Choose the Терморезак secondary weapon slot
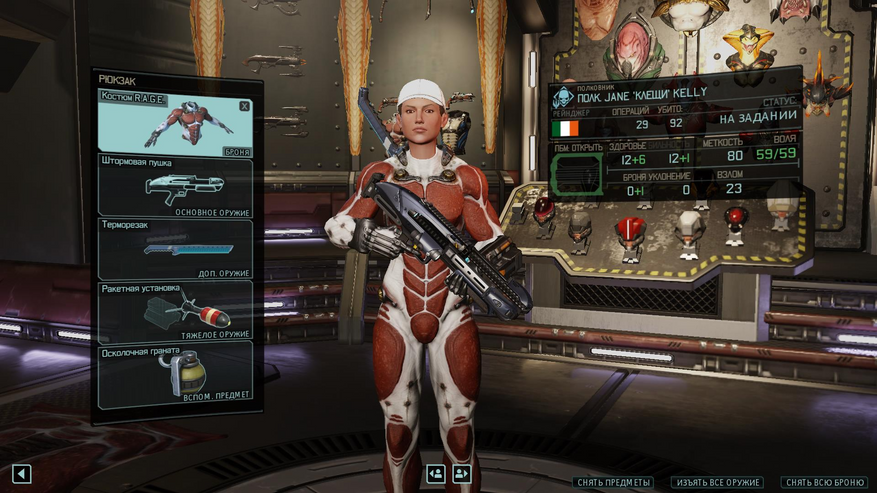Screen dimensions: 877x493 click(x=175, y=248)
